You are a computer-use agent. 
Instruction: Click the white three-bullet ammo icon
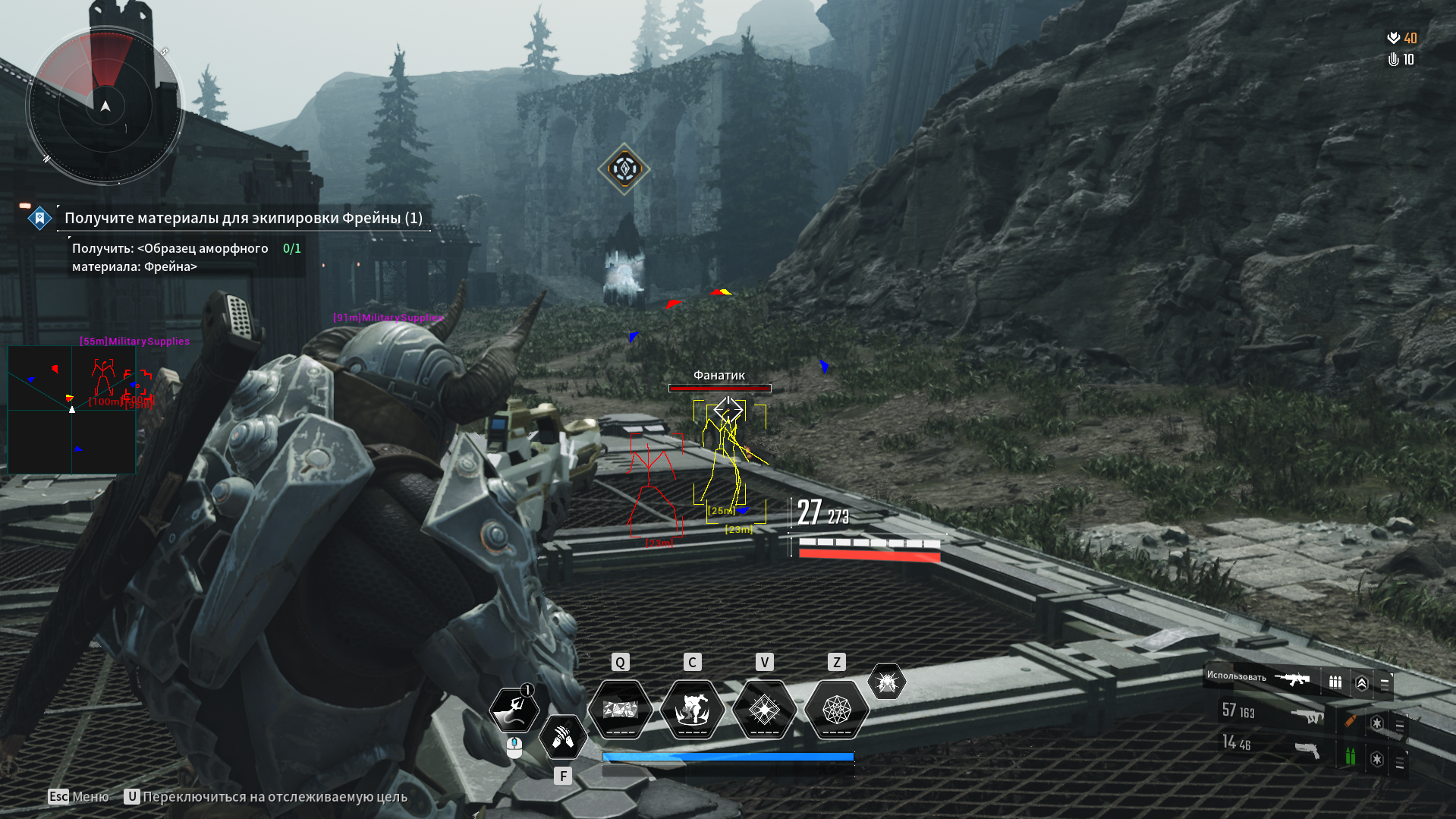1335,682
